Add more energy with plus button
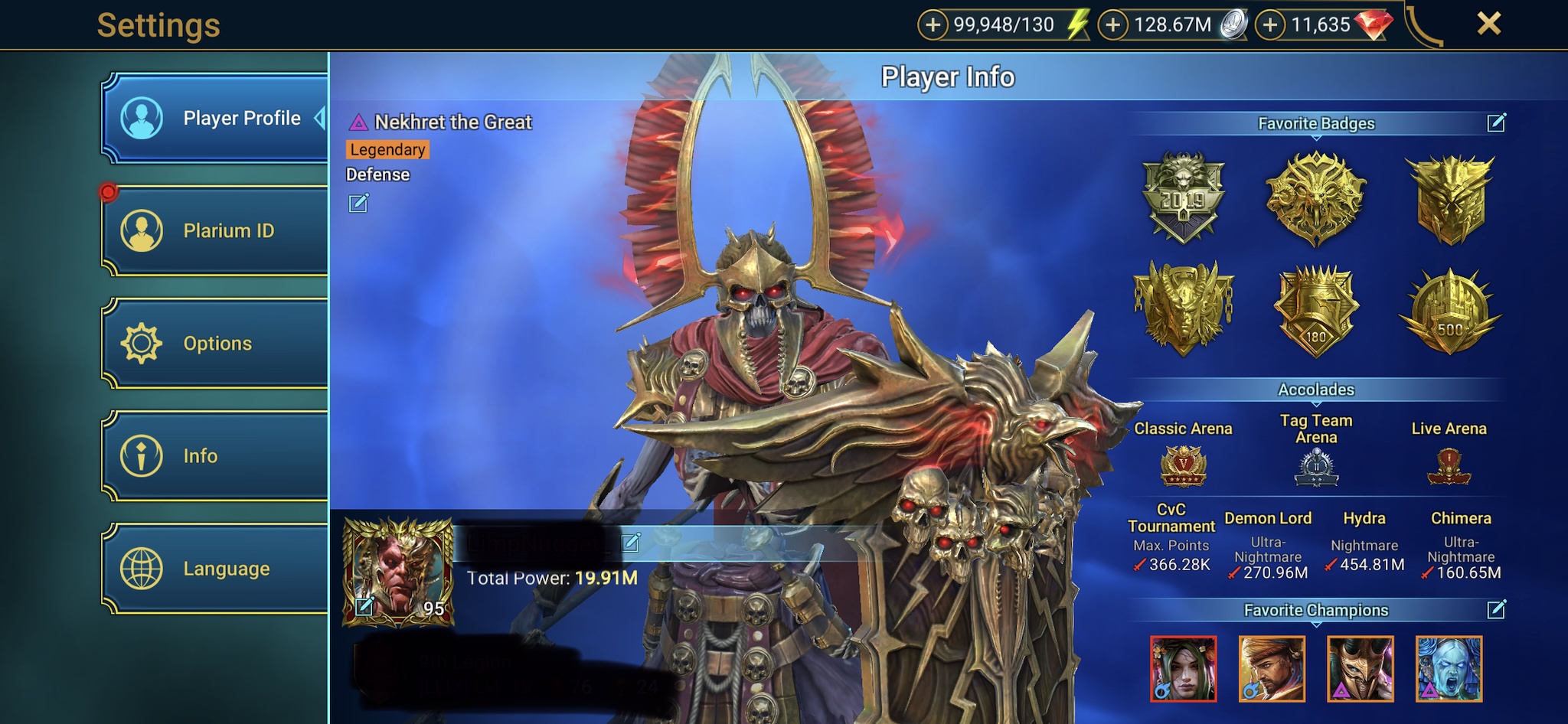Screen dimensions: 1568x724 coord(933,25)
